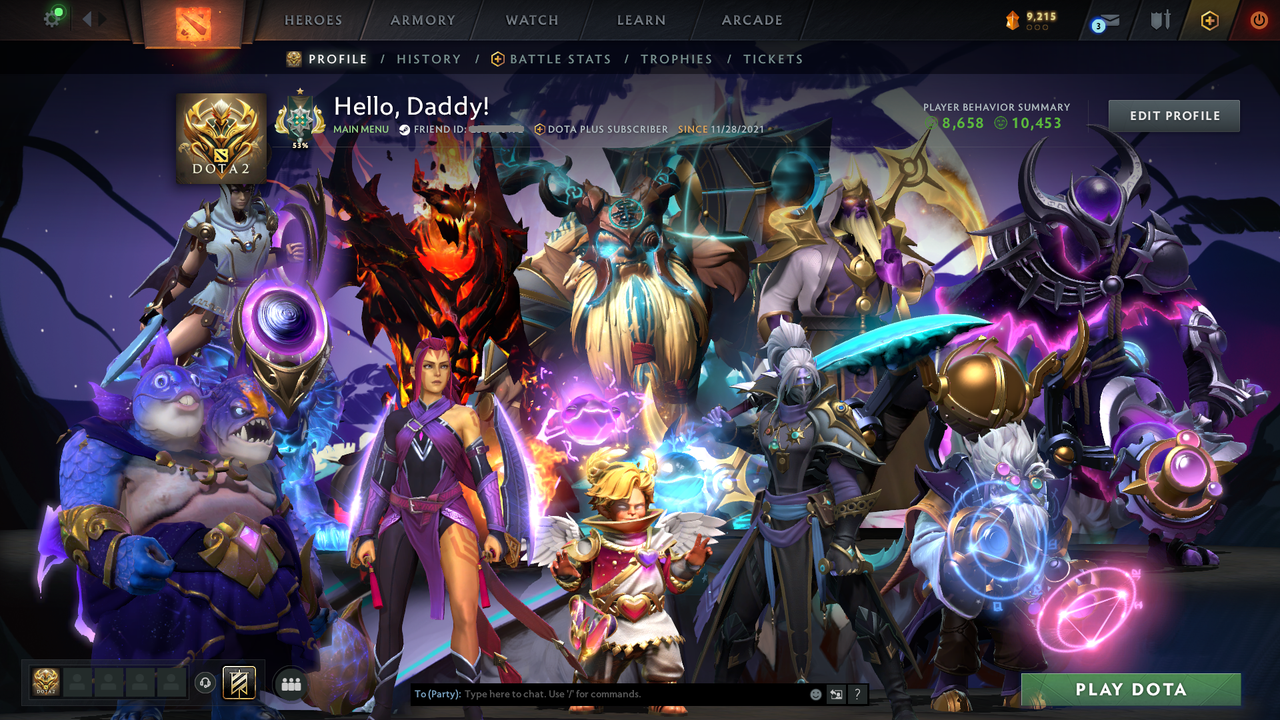The width and height of the screenshot is (1280, 720).
Task: Open the Dota Plus hexagon icon
Action: tap(1210, 19)
